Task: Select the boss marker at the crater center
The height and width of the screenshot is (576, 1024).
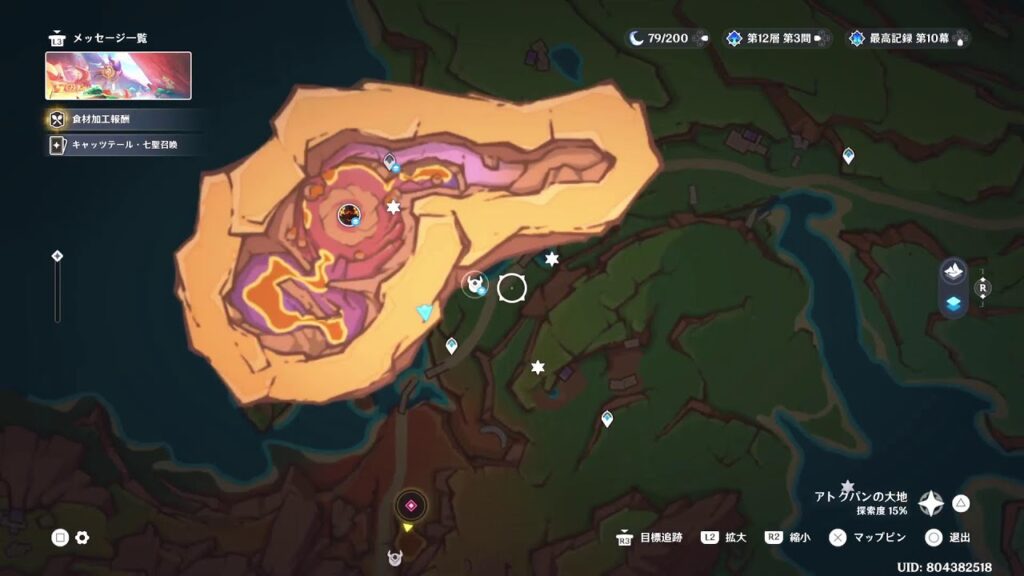Action: (x=349, y=213)
